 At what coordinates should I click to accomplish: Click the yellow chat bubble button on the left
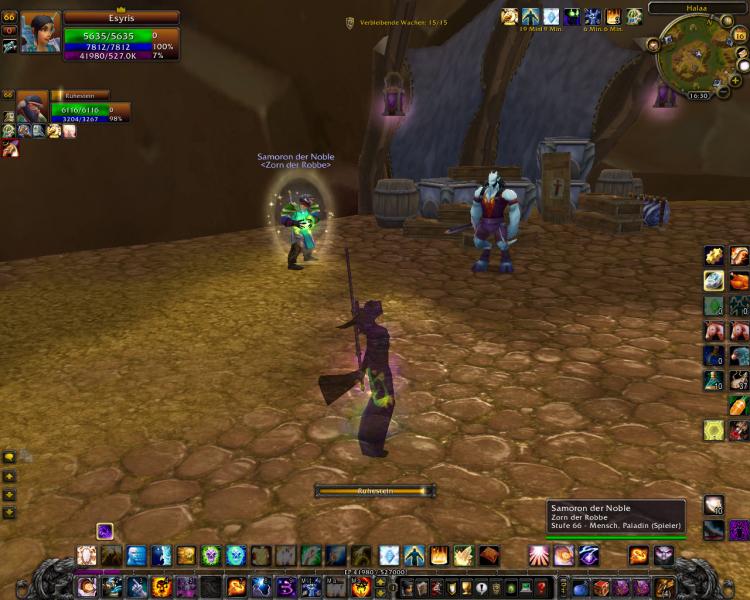[9, 457]
